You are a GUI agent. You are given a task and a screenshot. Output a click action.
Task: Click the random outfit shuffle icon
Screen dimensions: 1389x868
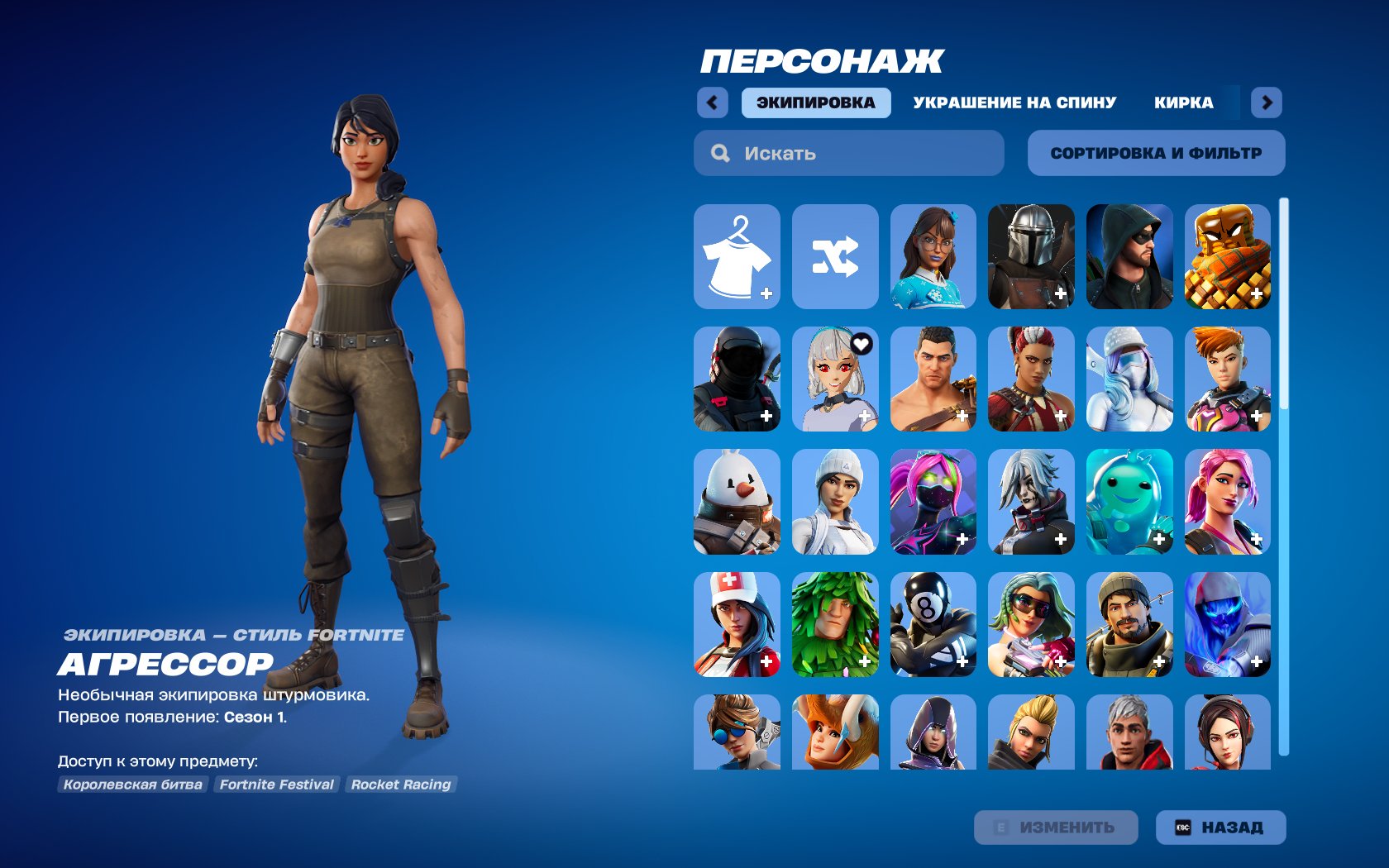click(835, 256)
